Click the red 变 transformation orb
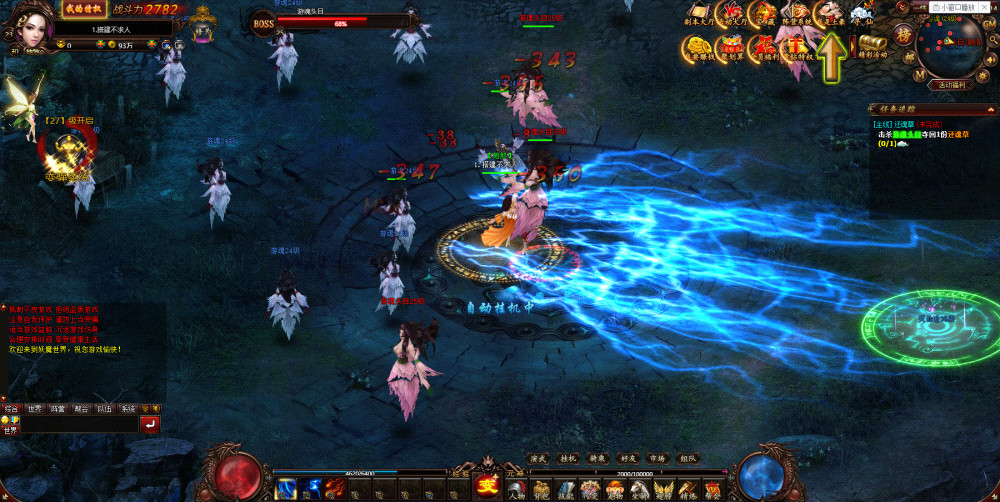 pos(488,487)
